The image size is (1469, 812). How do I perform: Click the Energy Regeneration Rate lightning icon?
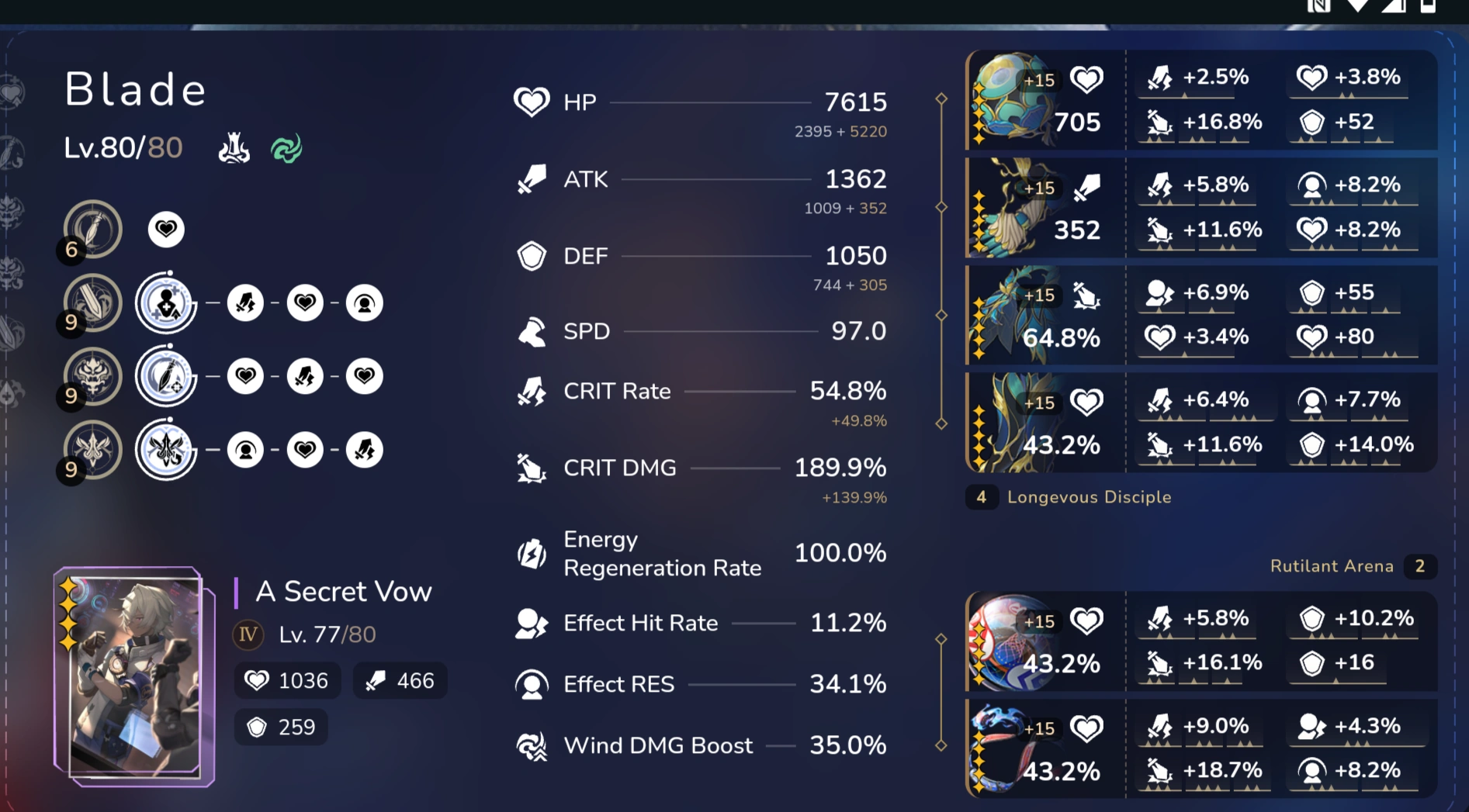pyautogui.click(x=532, y=553)
